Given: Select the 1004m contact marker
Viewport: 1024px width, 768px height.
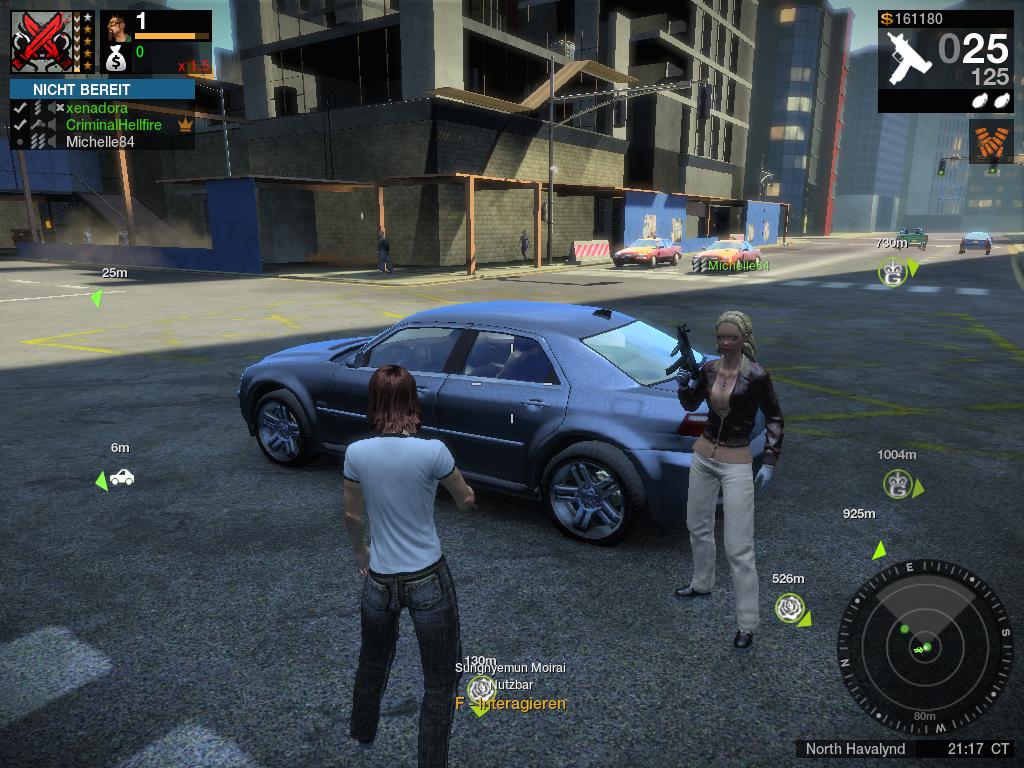Looking at the screenshot, I should (x=897, y=484).
